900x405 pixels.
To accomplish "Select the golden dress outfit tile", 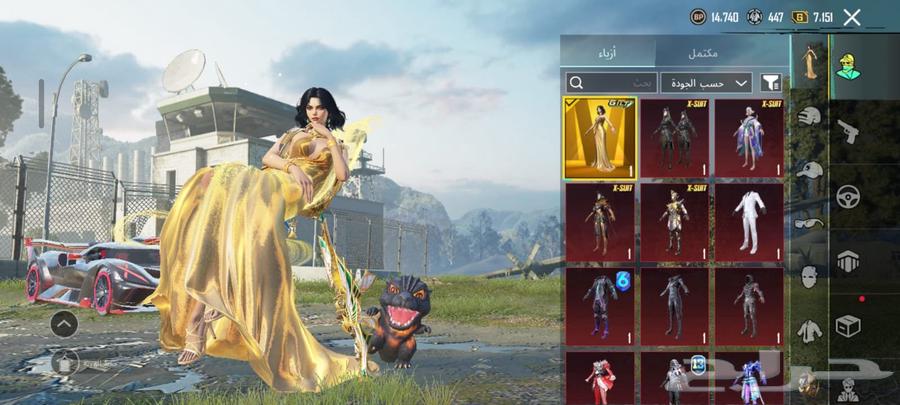I will point(600,137).
